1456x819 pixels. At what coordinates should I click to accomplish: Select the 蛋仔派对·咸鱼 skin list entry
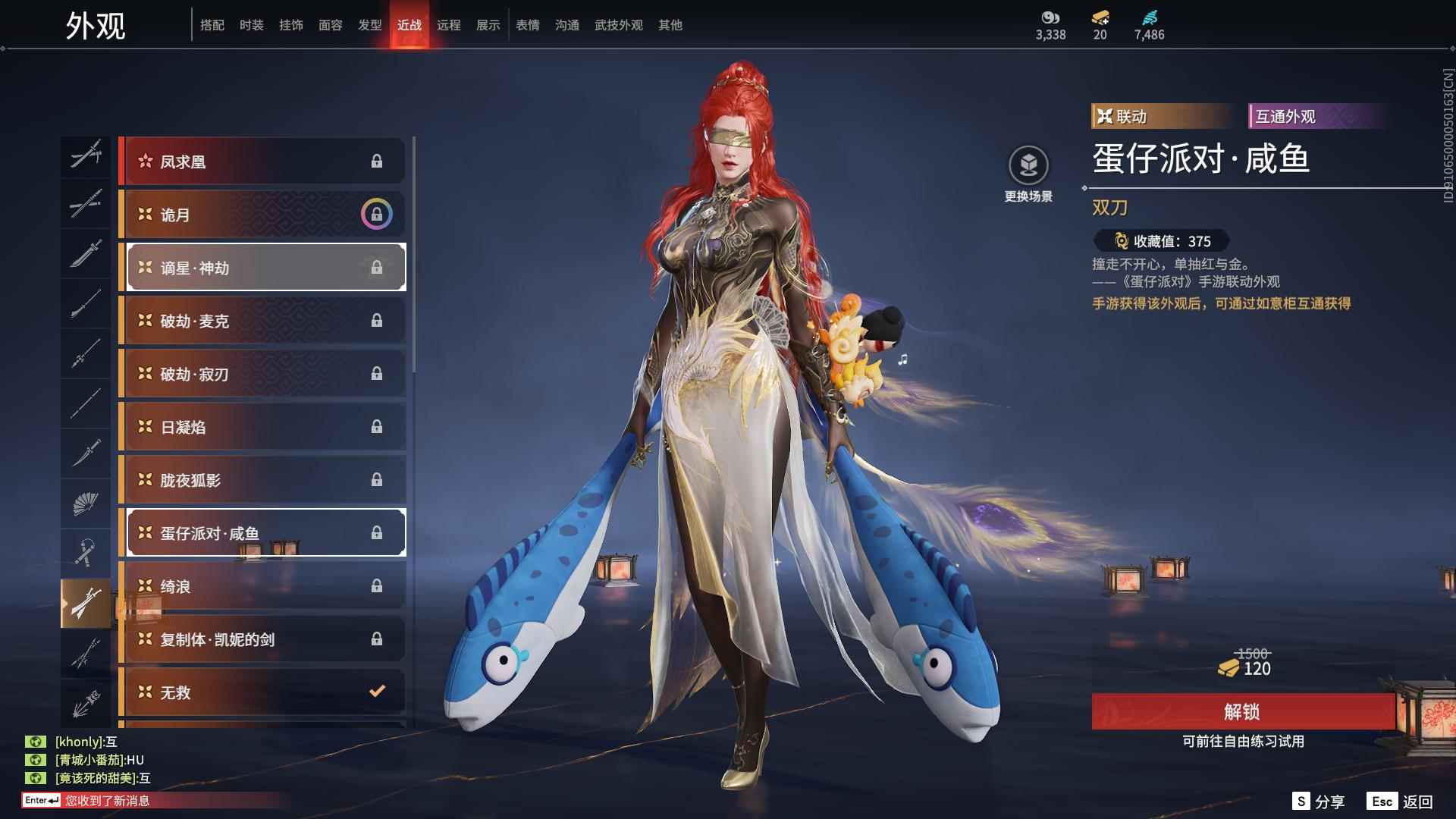point(265,532)
